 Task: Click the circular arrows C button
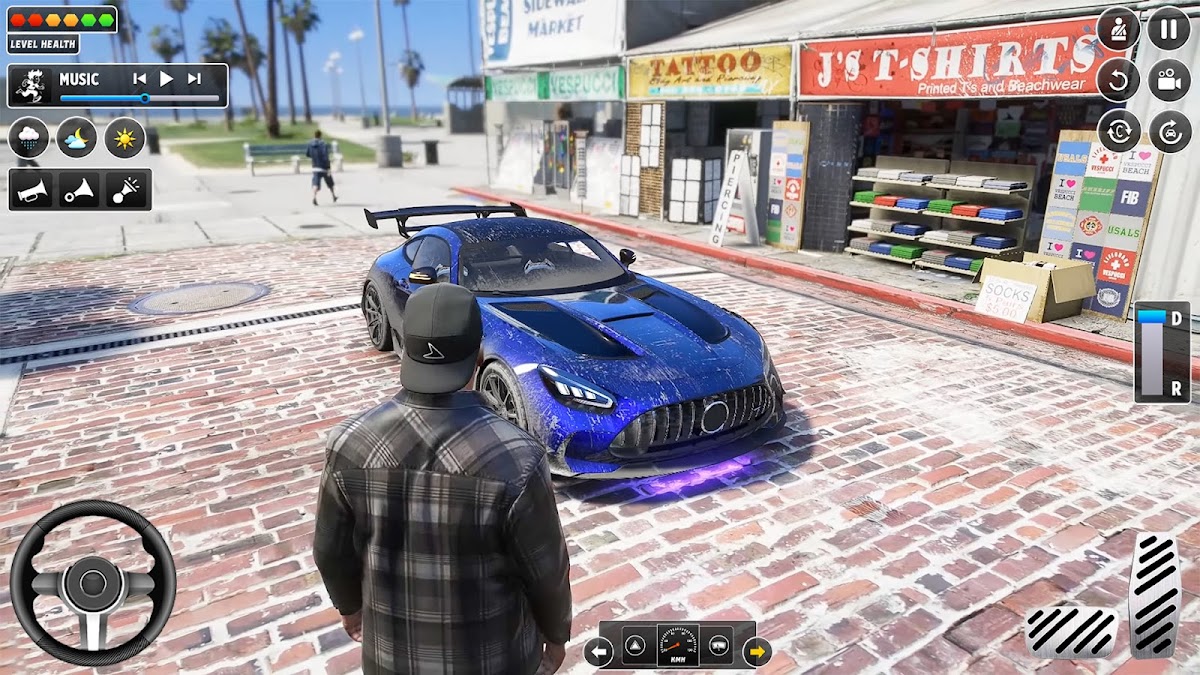click(x=1118, y=131)
